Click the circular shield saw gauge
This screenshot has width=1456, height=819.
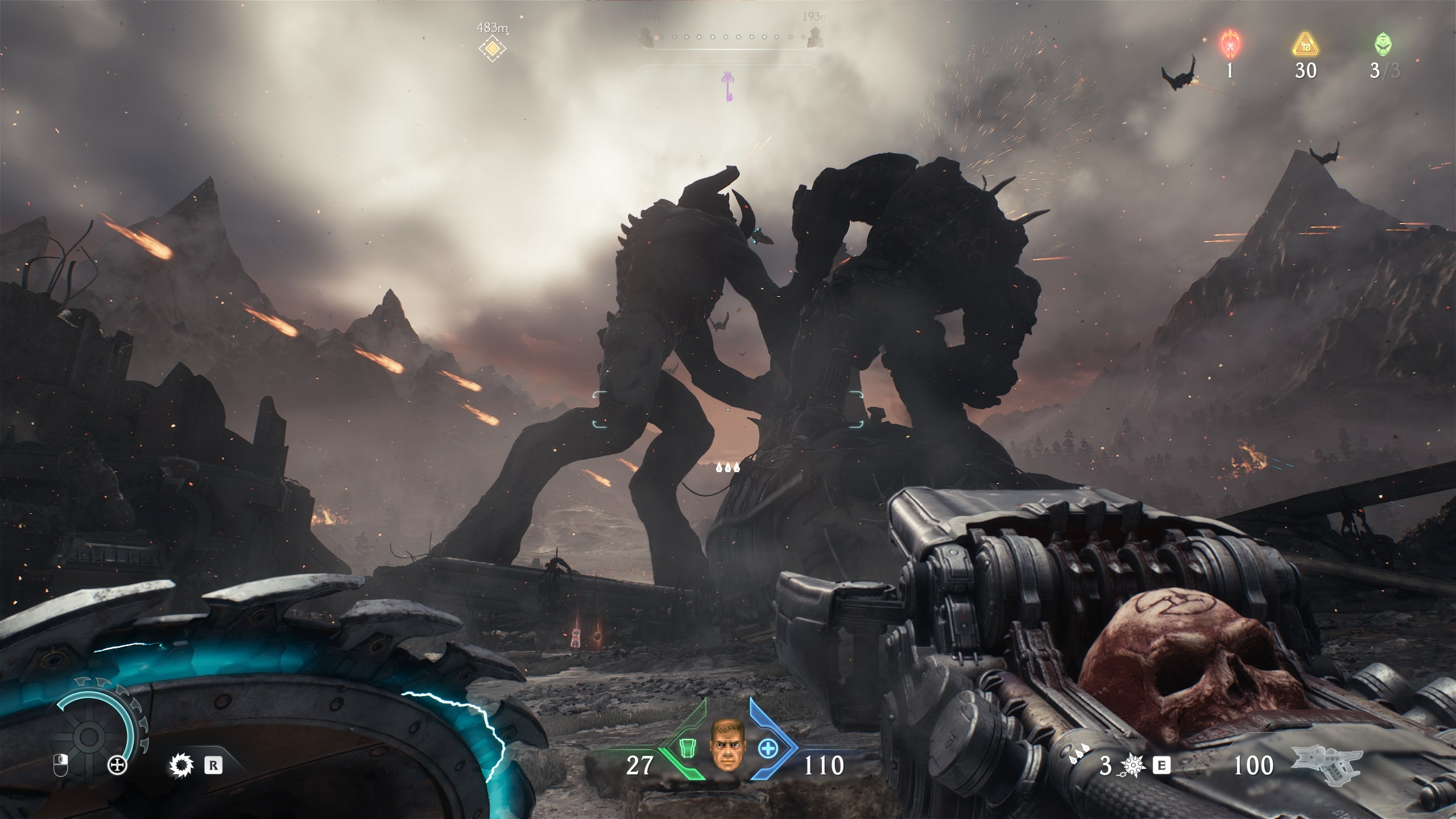pos(90,737)
